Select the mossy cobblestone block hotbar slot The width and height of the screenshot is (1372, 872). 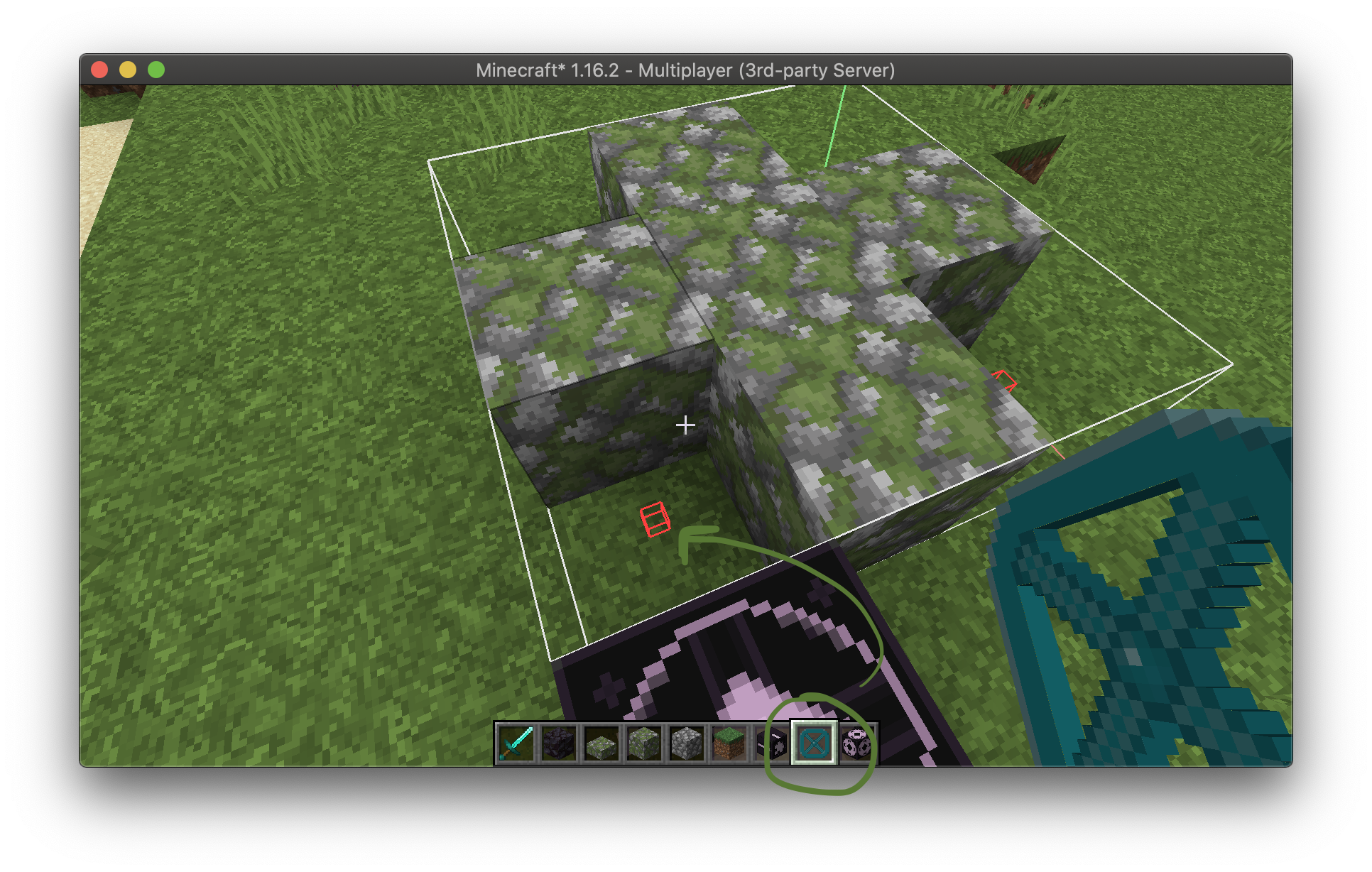(x=643, y=743)
